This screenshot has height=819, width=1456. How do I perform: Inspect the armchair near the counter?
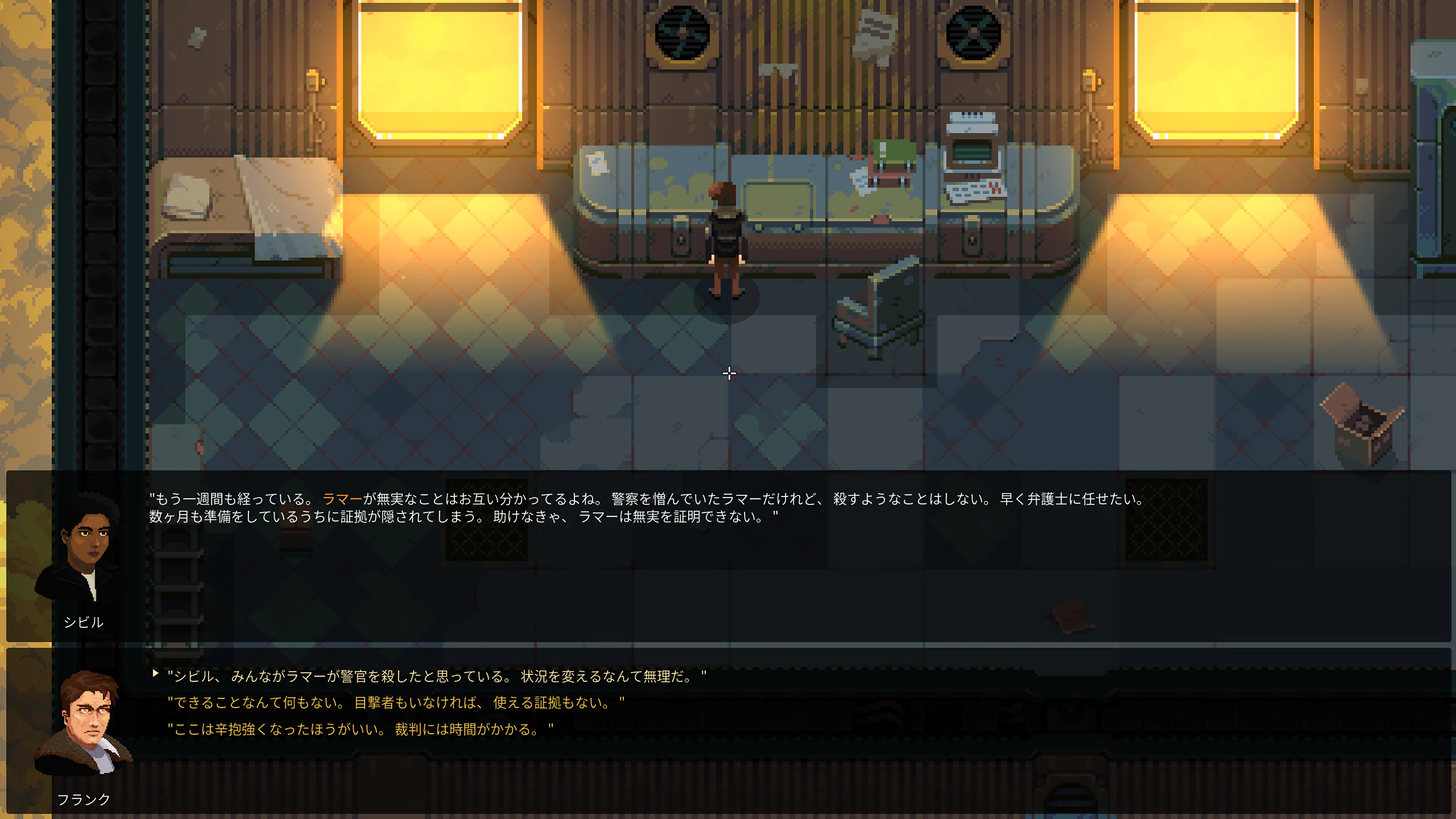click(x=879, y=308)
